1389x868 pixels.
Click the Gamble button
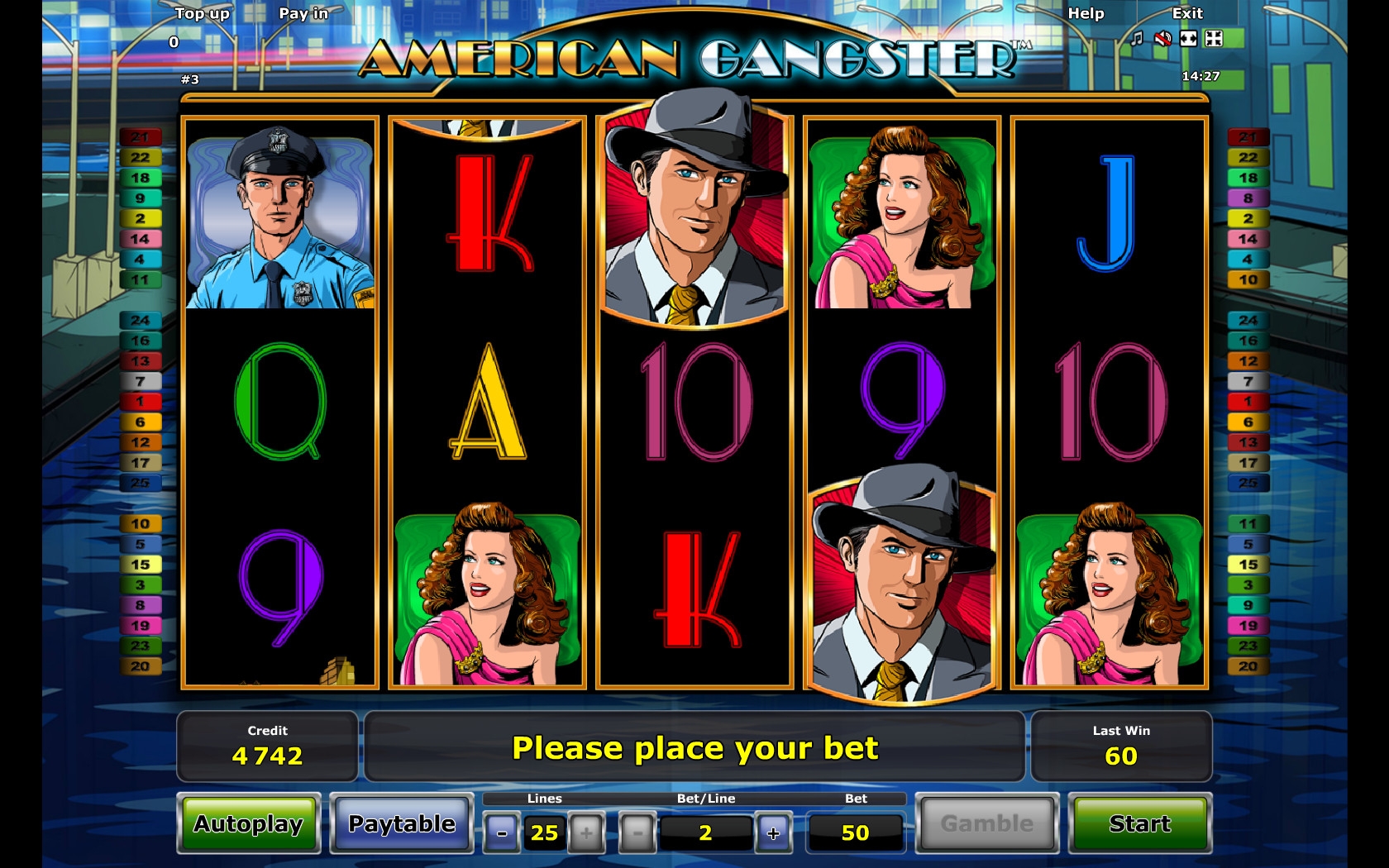point(987,824)
